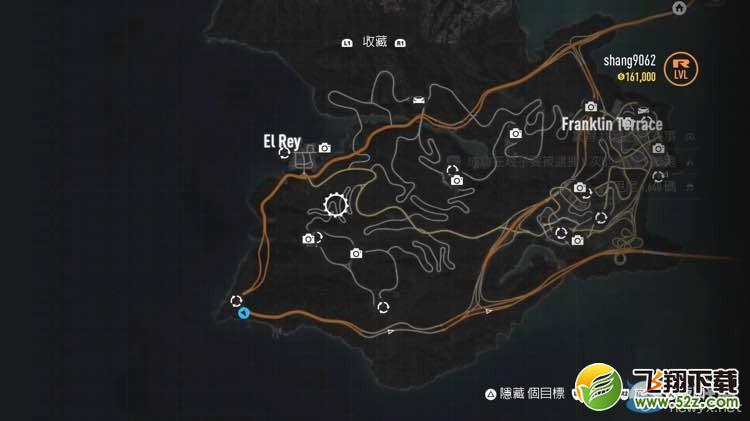Select the 收藏 collectibles map tab
The image size is (750, 421).
(374, 42)
